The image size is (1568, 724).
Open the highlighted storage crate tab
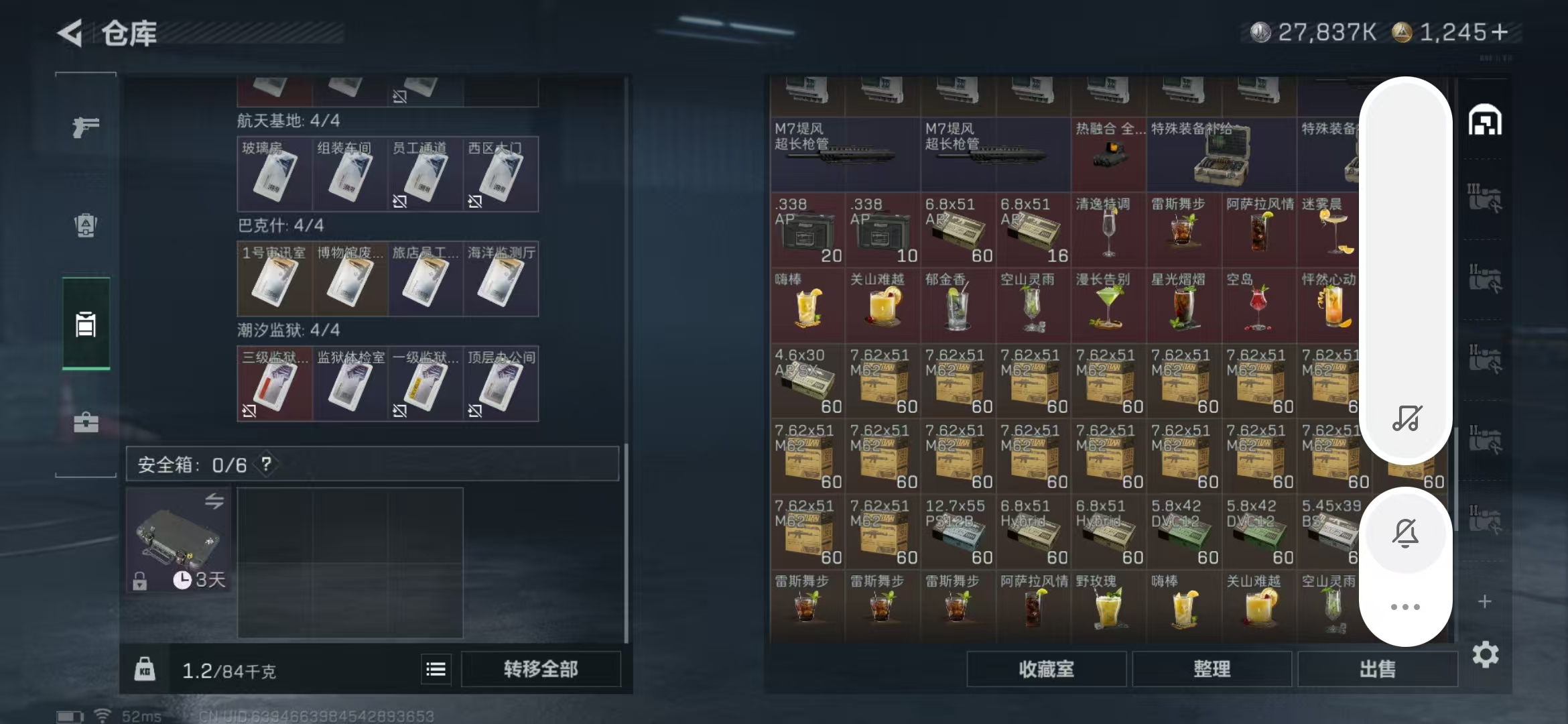[x=85, y=324]
